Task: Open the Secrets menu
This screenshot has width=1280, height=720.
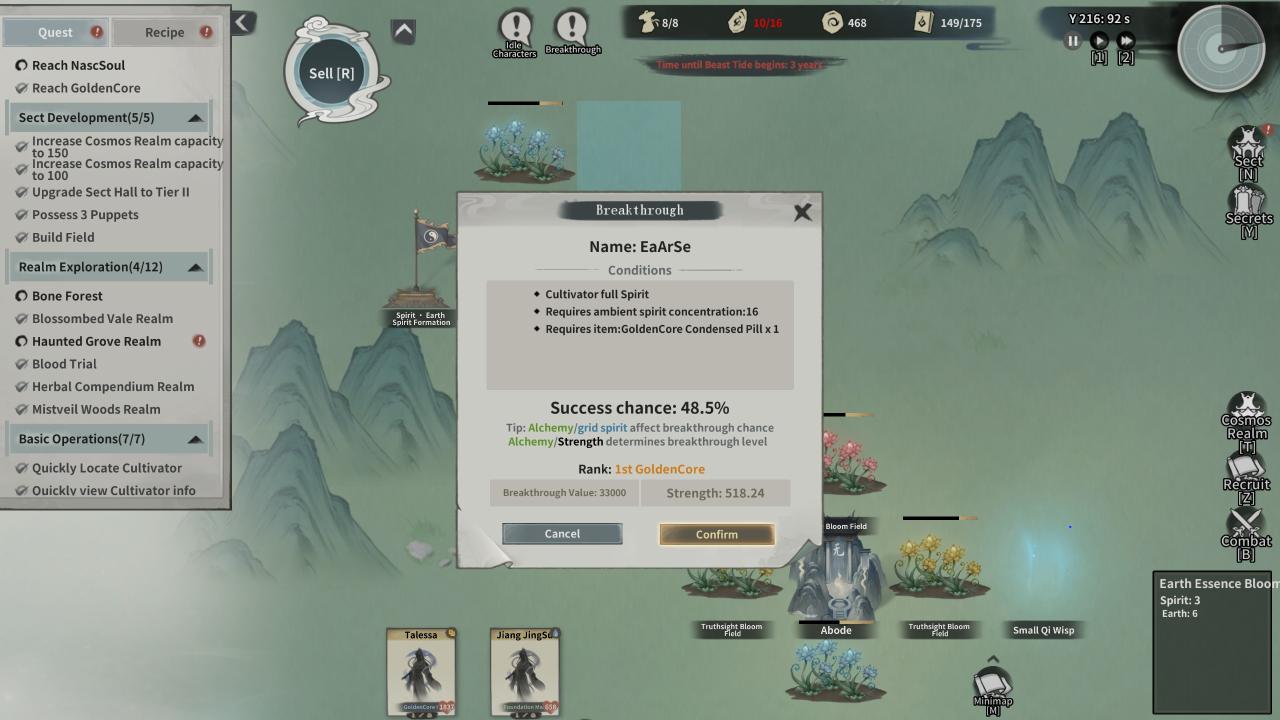Action: click(x=1248, y=206)
